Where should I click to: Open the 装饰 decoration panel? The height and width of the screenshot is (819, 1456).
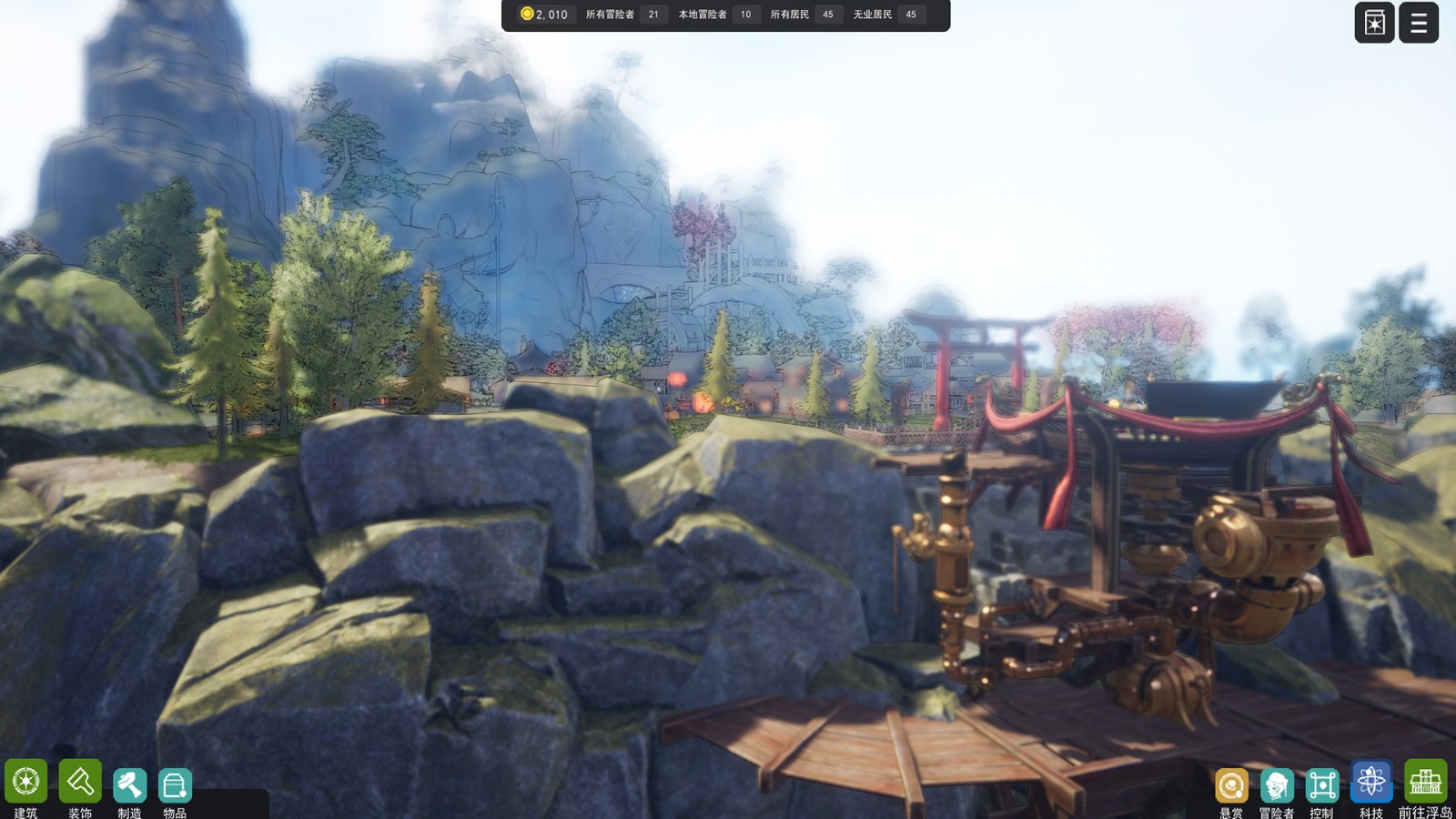(x=78, y=786)
